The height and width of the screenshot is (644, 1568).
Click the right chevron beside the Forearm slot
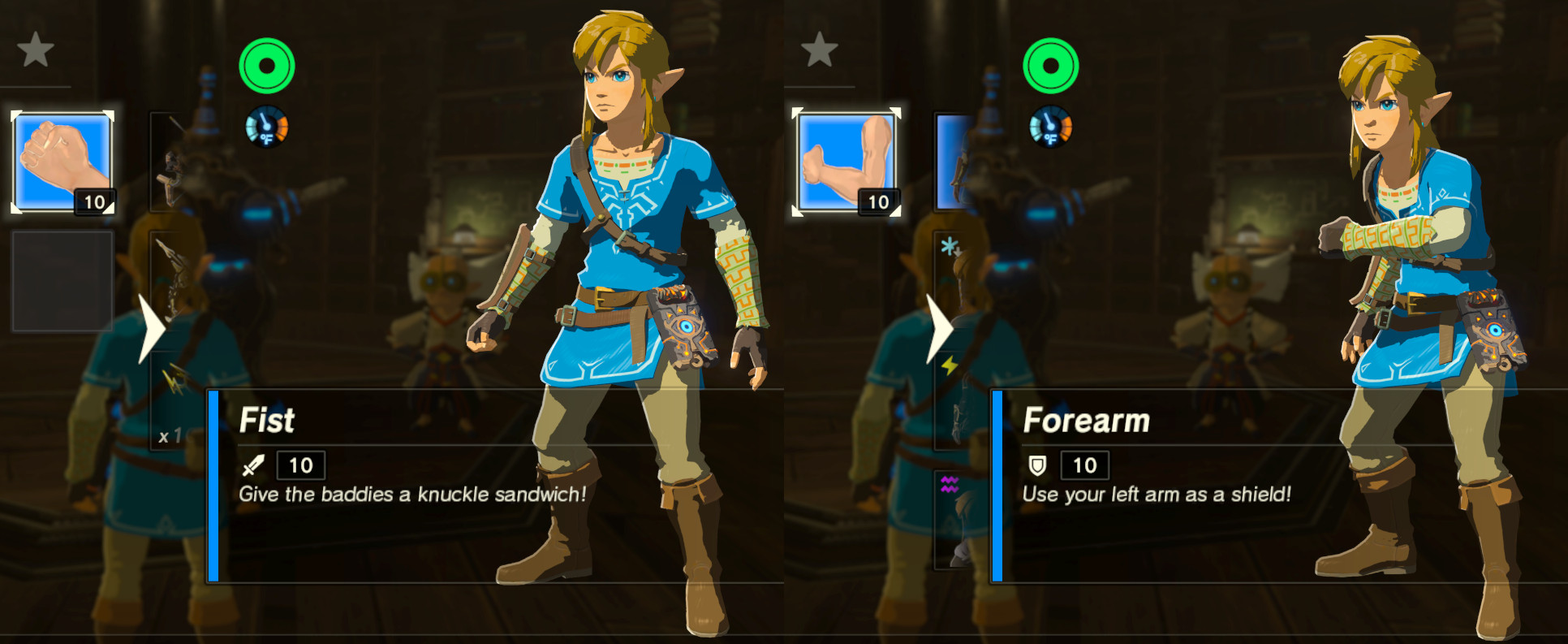point(939,327)
